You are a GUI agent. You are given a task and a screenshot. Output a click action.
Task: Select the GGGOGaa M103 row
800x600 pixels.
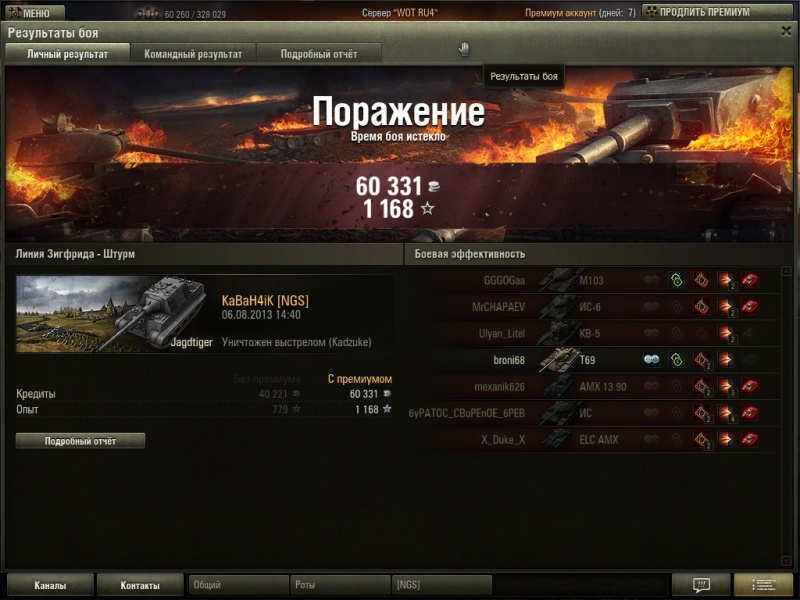click(x=600, y=281)
